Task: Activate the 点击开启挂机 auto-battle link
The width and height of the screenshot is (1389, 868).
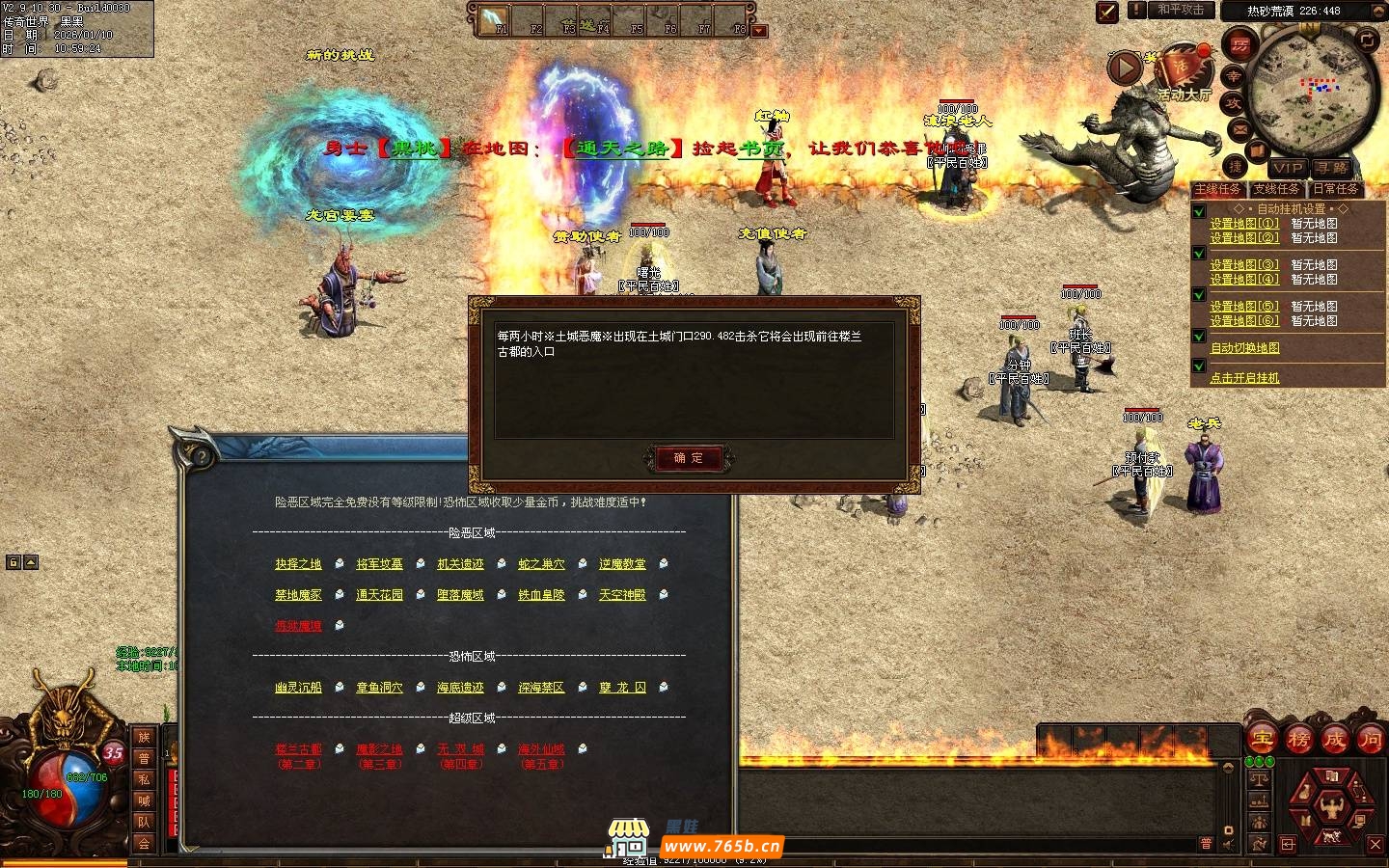Action: pos(1244,378)
